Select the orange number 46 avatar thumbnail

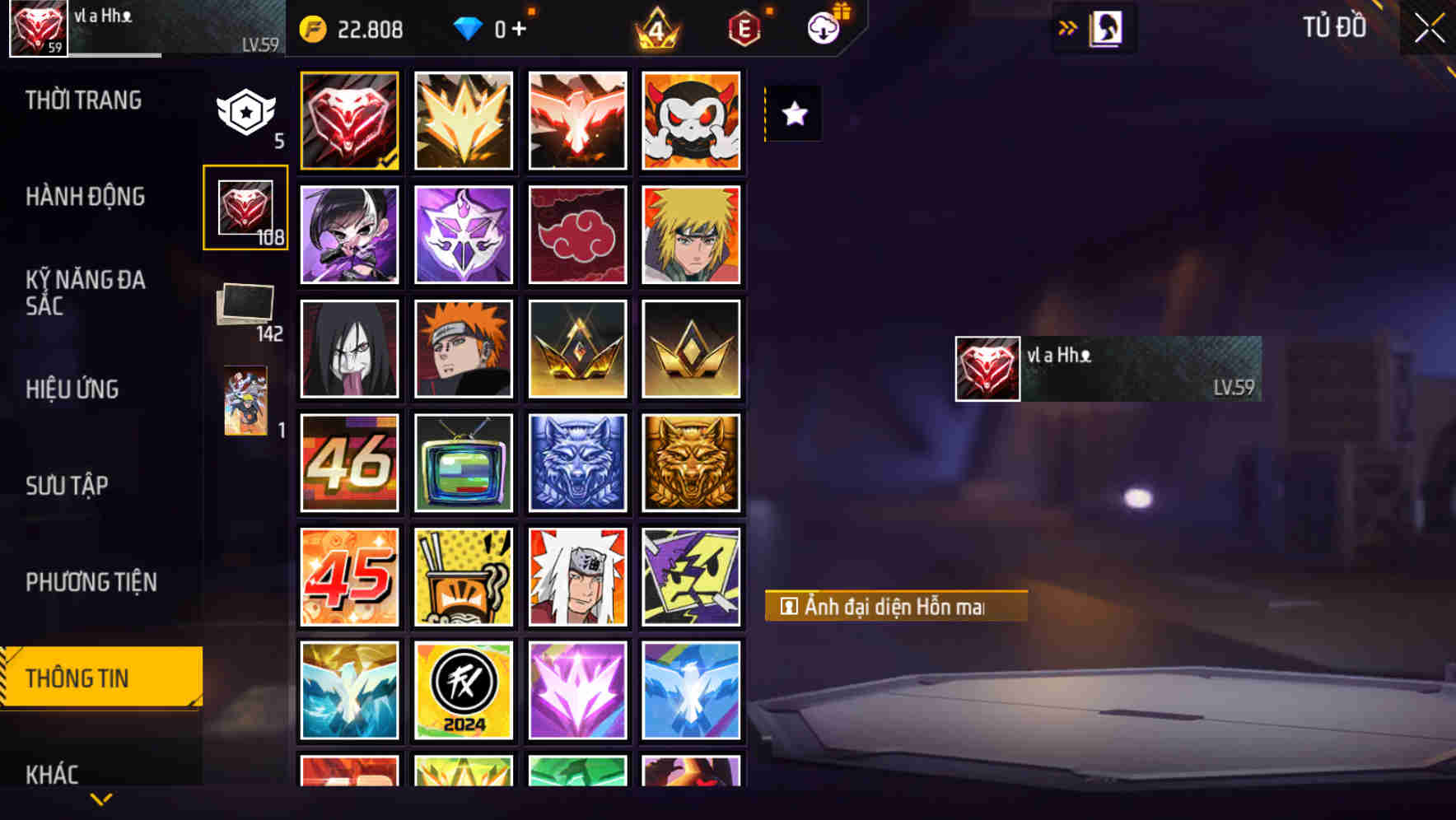(349, 463)
